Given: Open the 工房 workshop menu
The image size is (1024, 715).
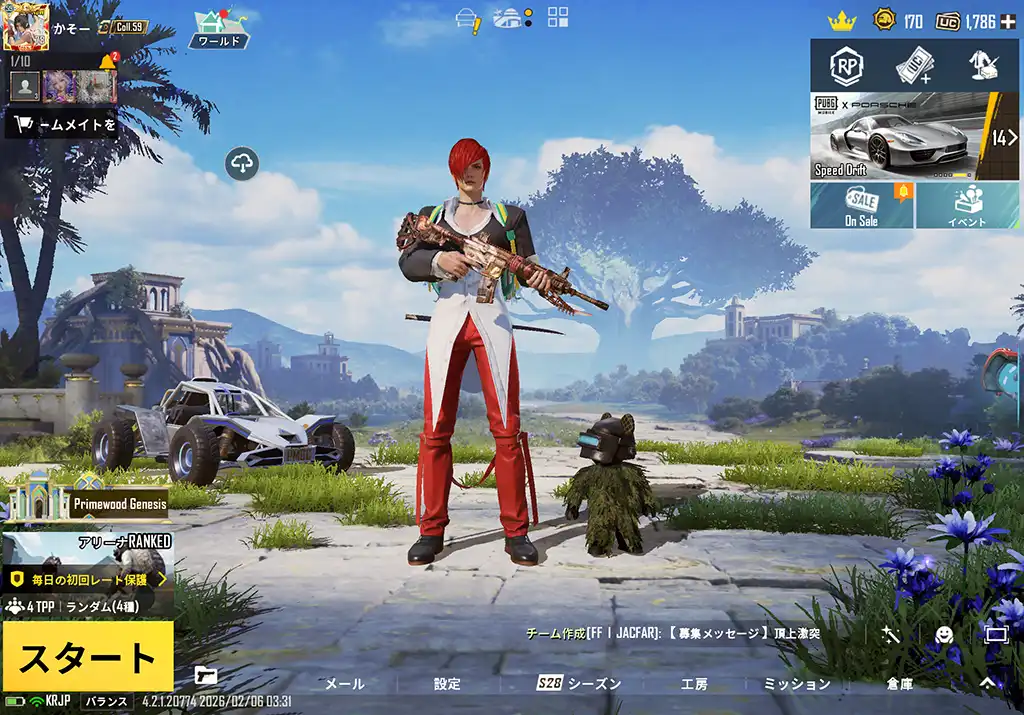Looking at the screenshot, I should [694, 684].
